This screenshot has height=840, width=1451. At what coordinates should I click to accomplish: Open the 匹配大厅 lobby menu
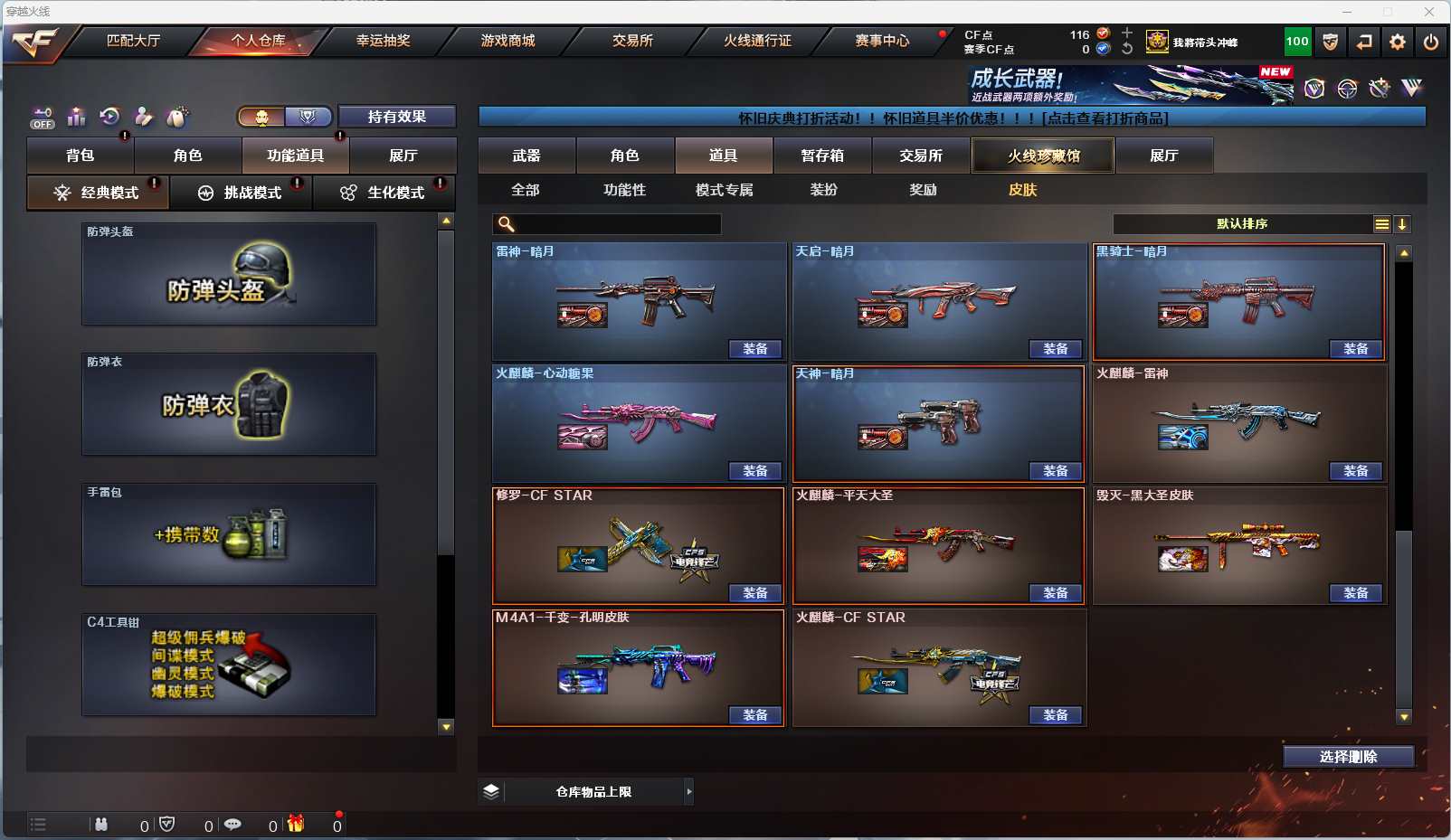[133, 41]
